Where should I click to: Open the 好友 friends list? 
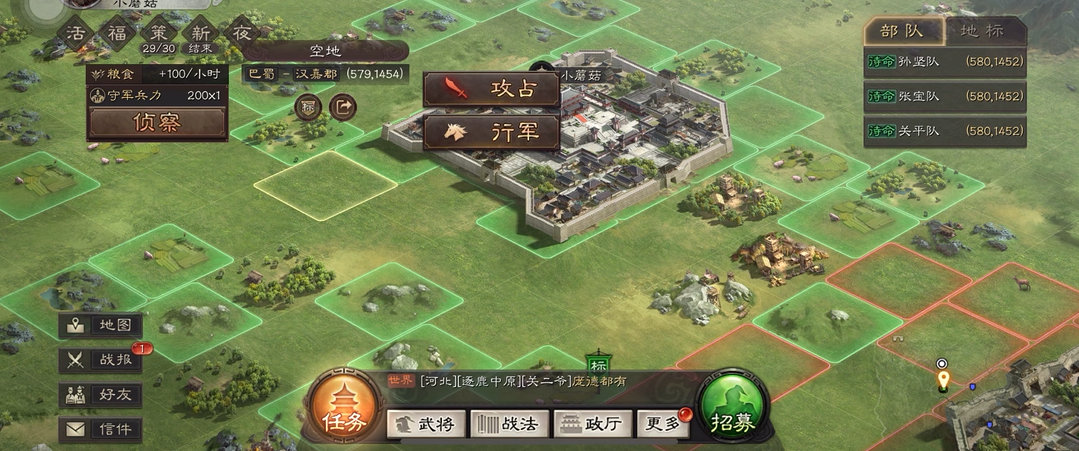100,395
